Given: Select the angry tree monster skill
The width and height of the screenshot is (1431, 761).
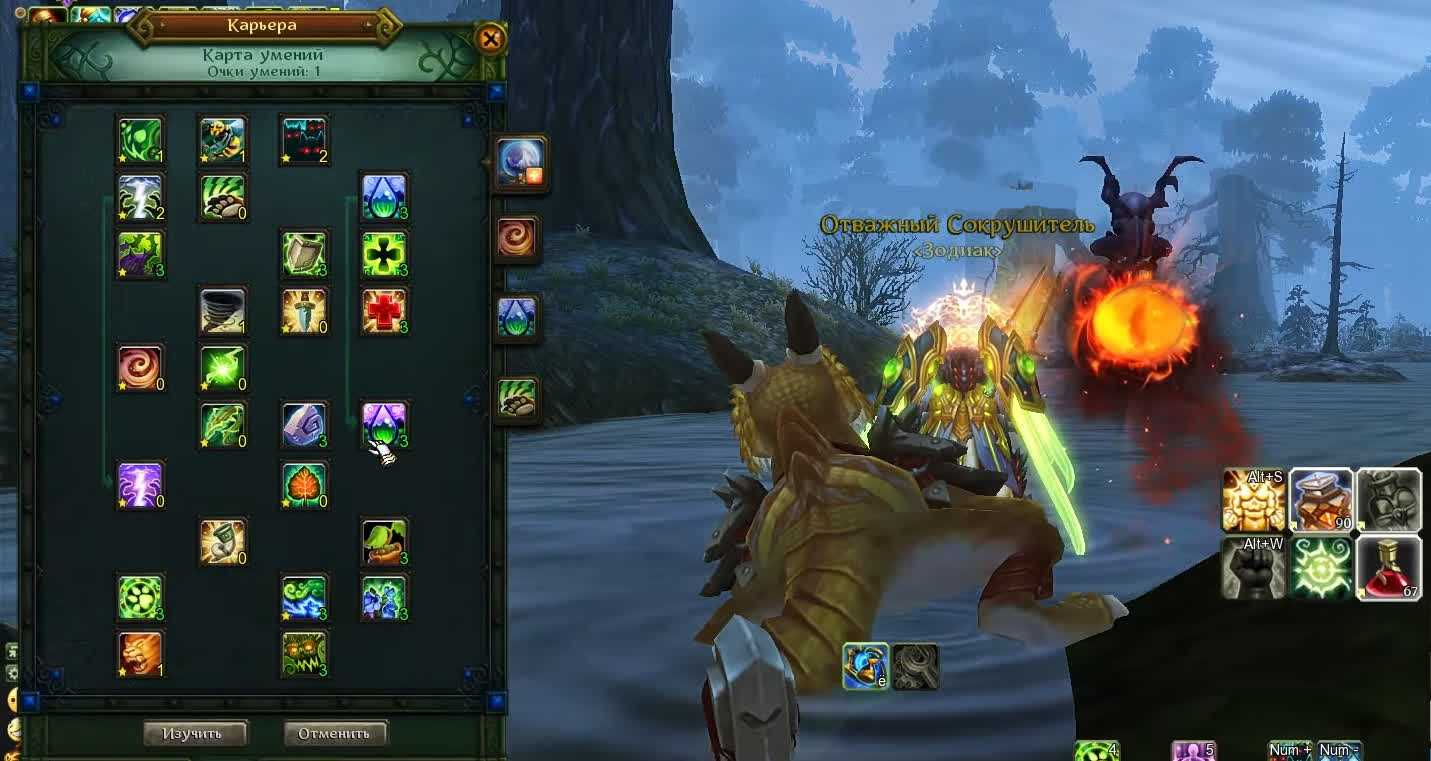Looking at the screenshot, I should [x=303, y=653].
